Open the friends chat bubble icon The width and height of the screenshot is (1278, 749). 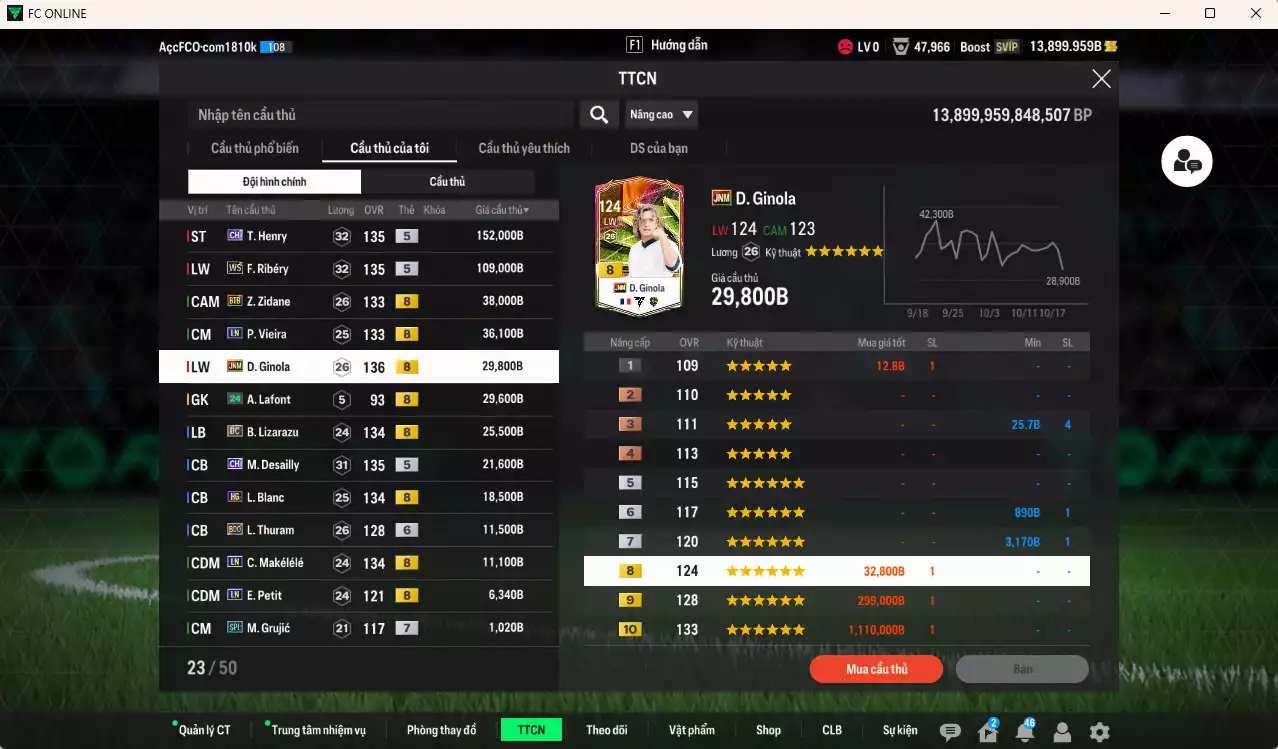pos(1187,162)
